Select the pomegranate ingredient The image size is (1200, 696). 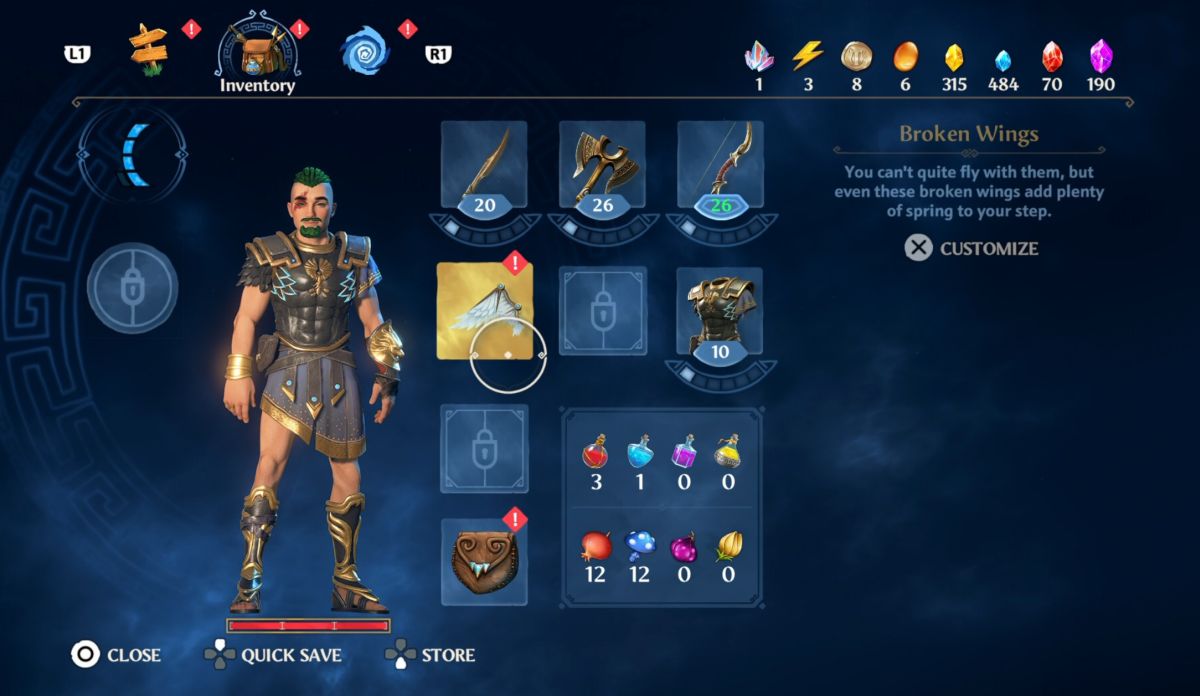click(594, 547)
